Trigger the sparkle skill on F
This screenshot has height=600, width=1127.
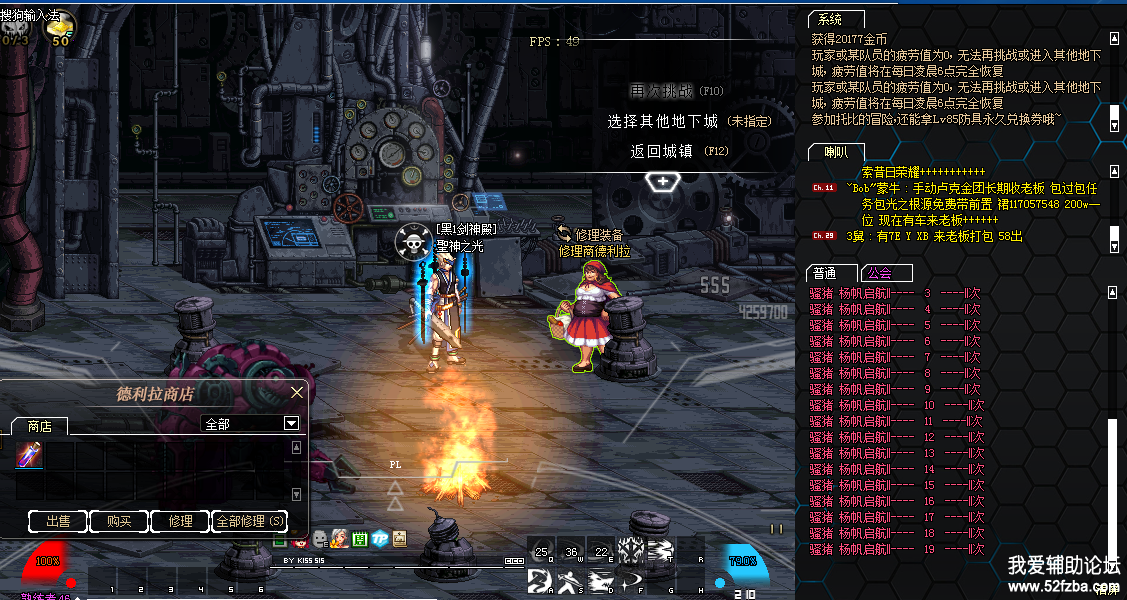pyautogui.click(x=630, y=581)
